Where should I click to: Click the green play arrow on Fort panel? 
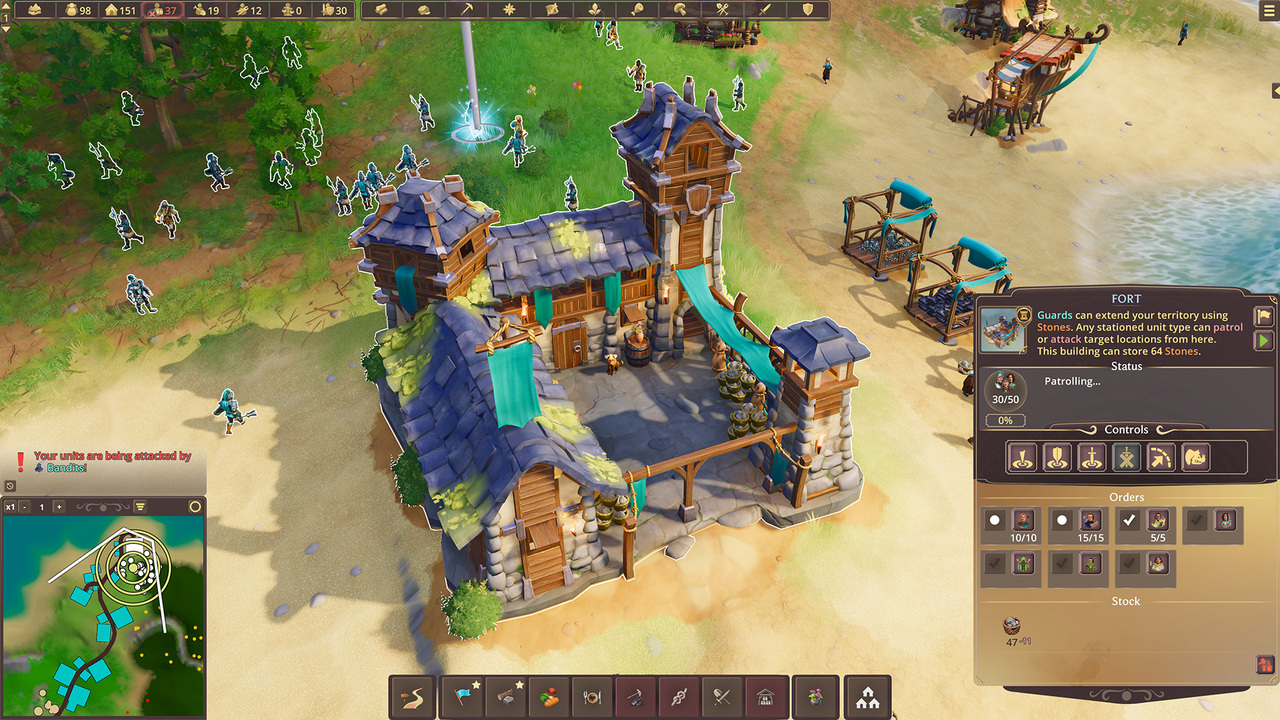pyautogui.click(x=1263, y=341)
